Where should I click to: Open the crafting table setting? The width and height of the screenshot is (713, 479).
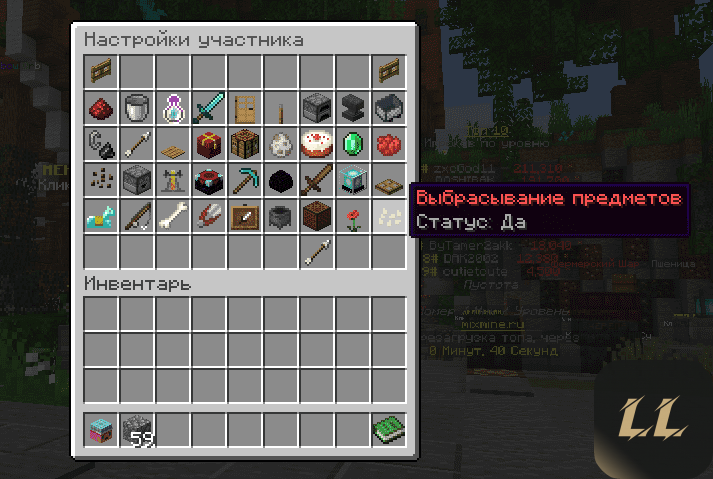pos(244,143)
